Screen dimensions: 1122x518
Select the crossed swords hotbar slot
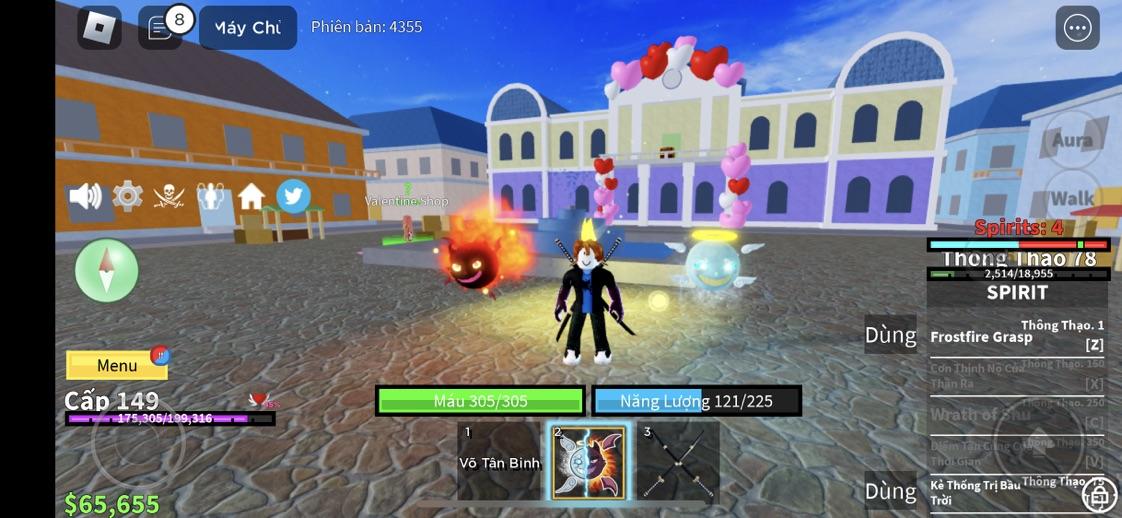678,461
